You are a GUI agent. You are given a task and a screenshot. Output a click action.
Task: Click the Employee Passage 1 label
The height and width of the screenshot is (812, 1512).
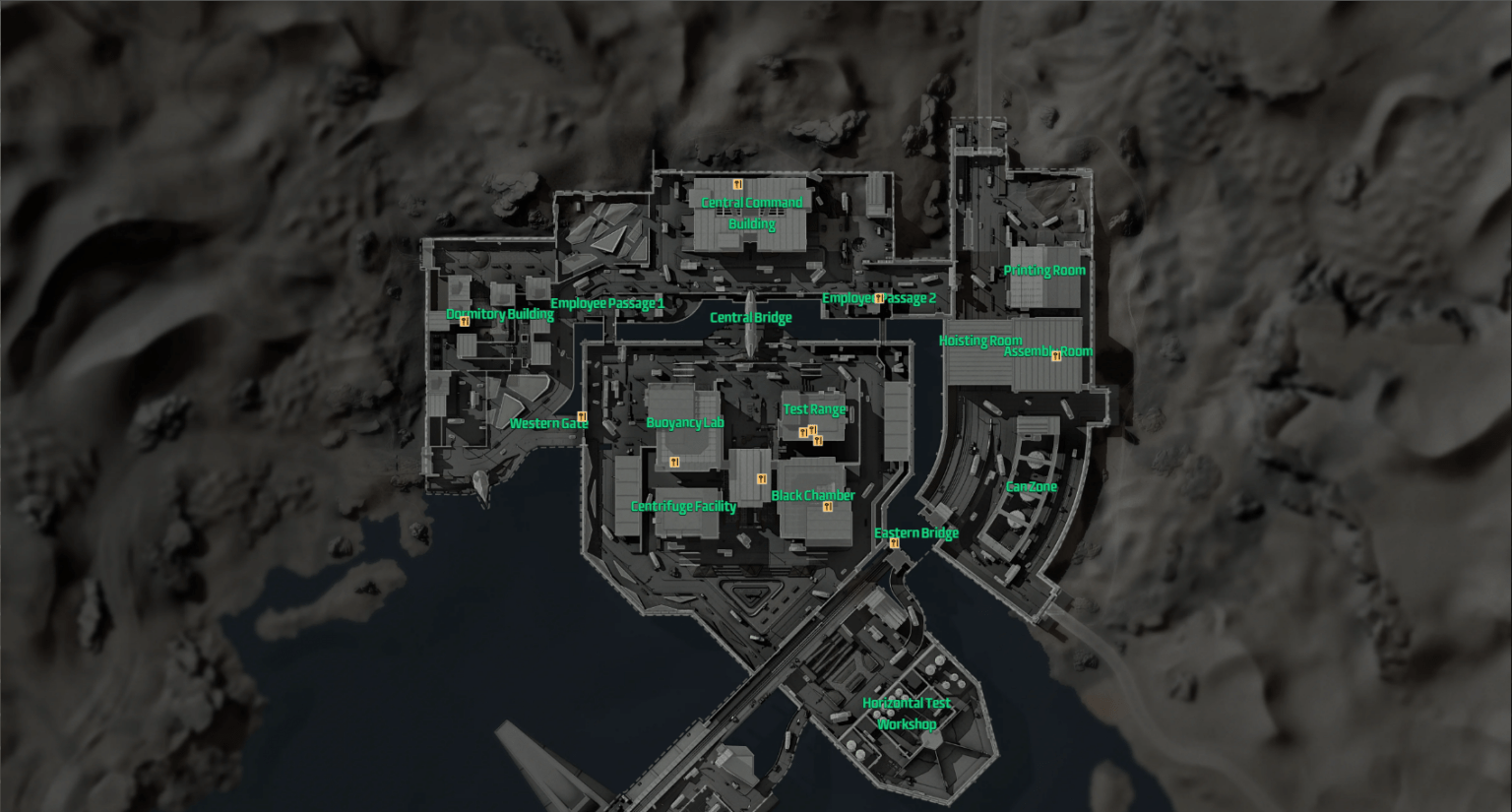click(x=607, y=303)
